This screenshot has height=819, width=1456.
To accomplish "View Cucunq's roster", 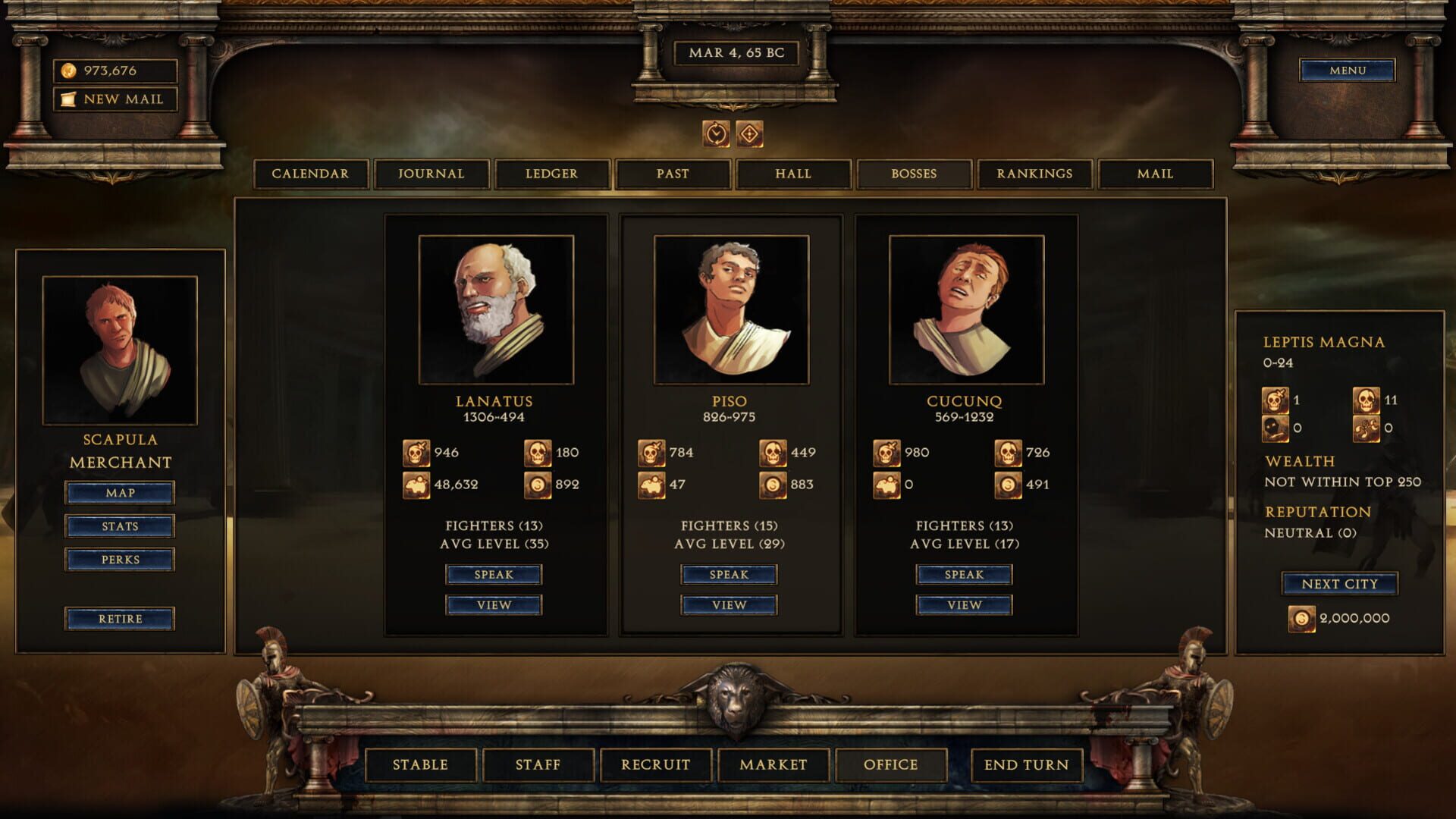I will [964, 604].
